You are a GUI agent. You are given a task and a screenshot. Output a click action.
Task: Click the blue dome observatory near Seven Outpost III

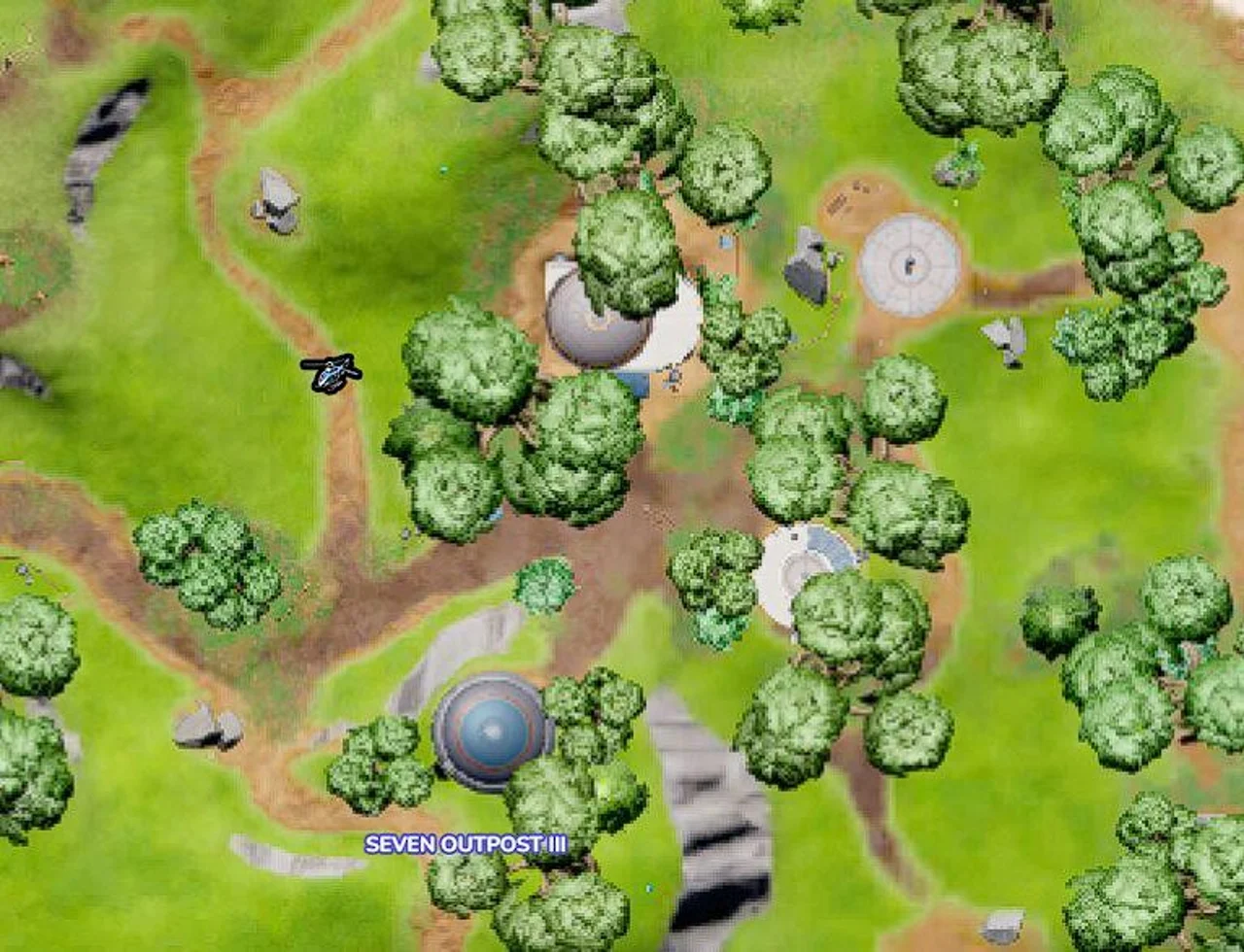click(487, 731)
